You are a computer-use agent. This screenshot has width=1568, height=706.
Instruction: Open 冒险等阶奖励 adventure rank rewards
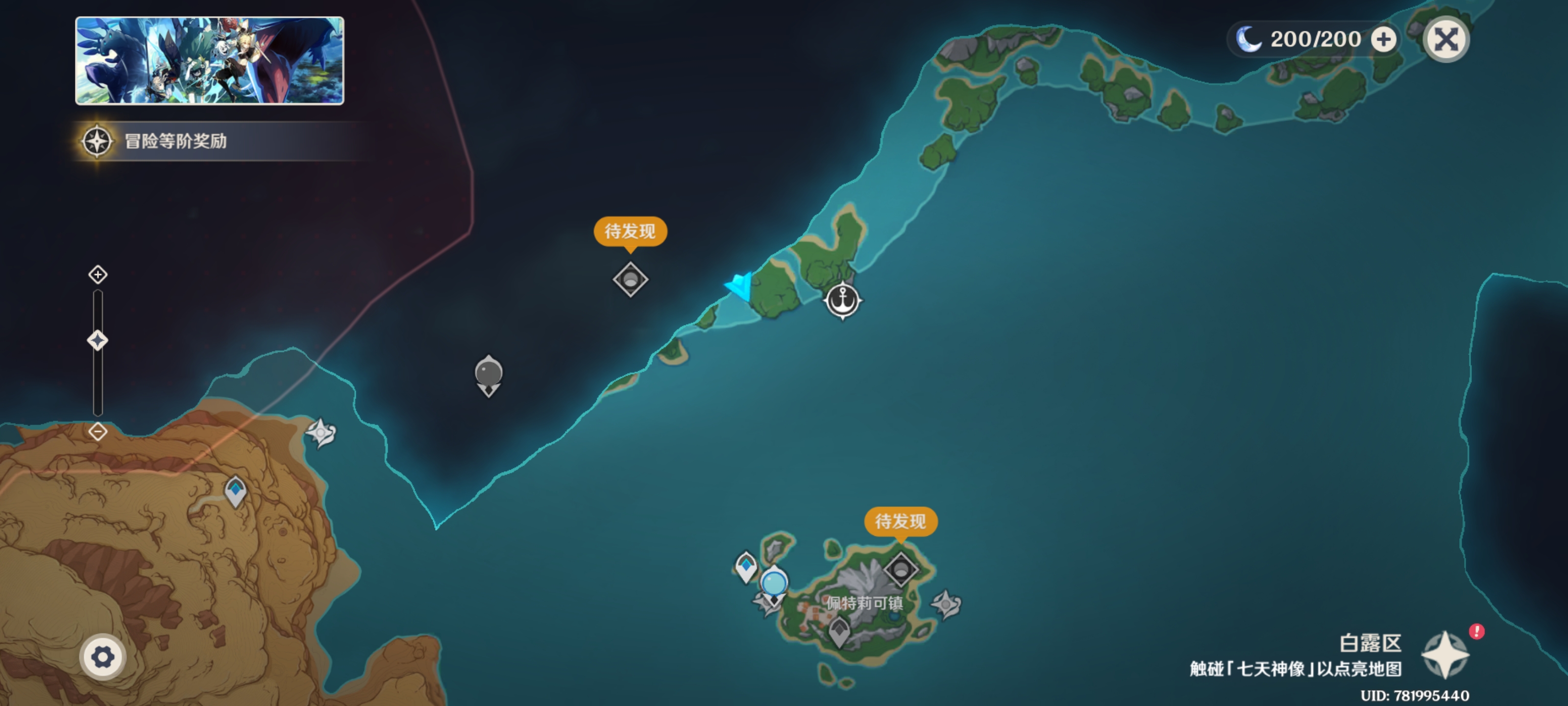coord(176,141)
